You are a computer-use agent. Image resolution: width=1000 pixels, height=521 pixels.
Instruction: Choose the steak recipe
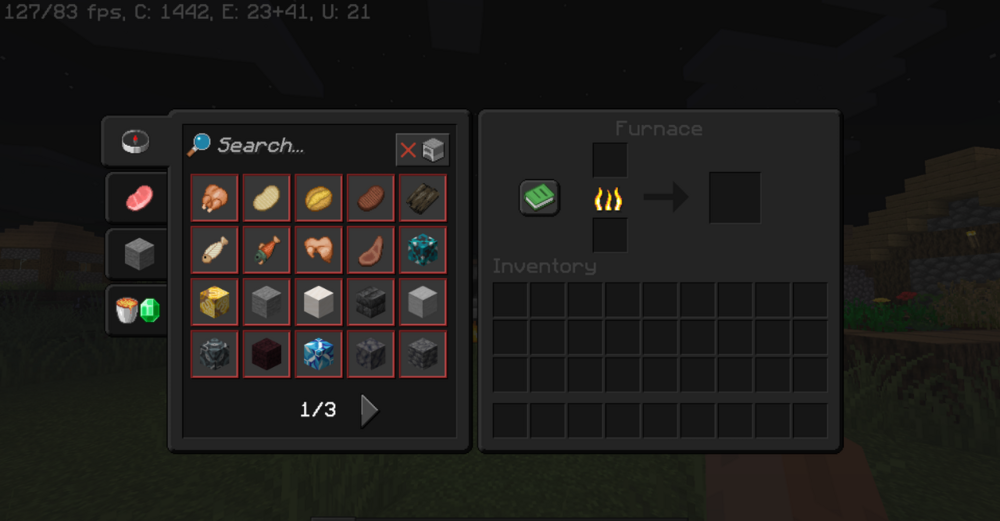click(370, 198)
